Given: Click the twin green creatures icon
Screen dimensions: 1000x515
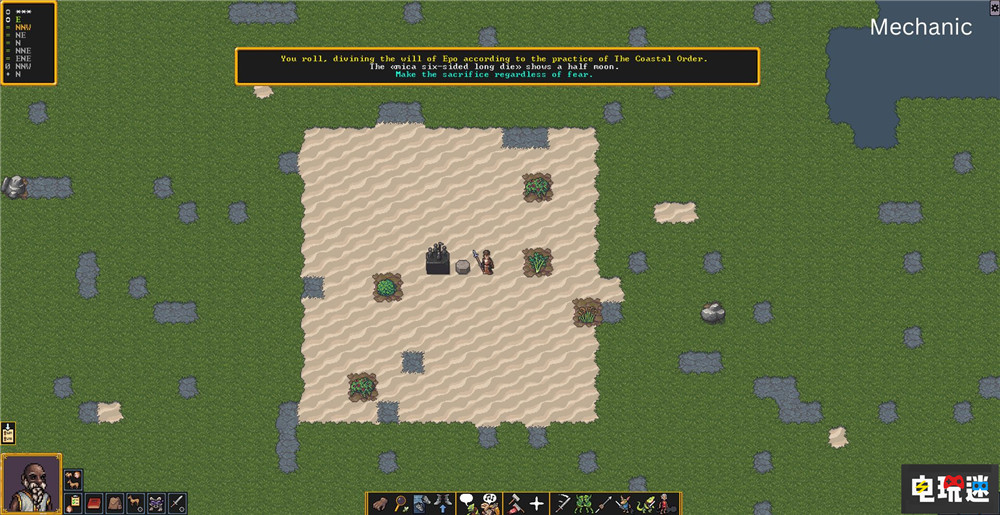Looking at the screenshot, I should 588,503.
